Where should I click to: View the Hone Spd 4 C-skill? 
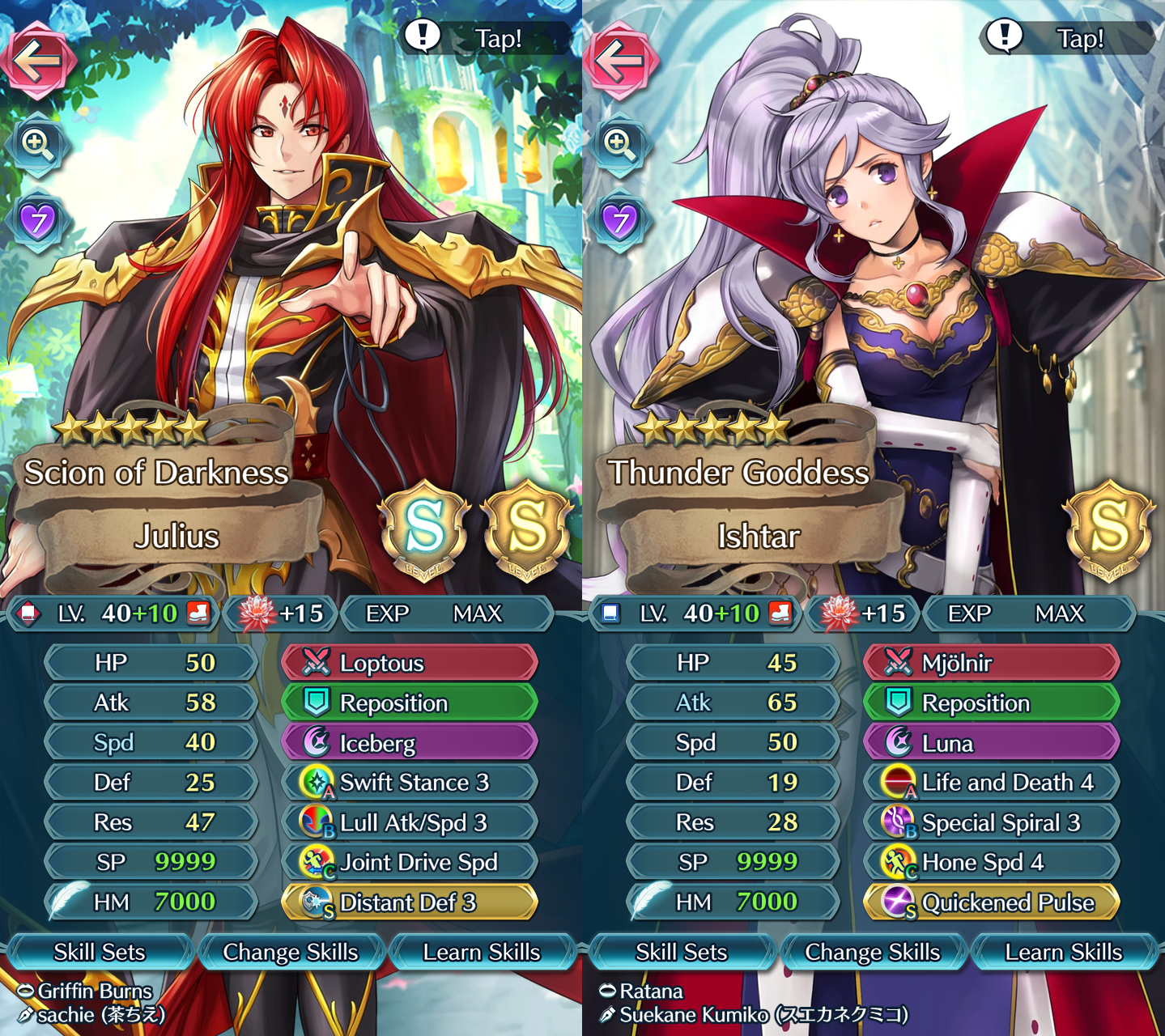[x=990, y=862]
